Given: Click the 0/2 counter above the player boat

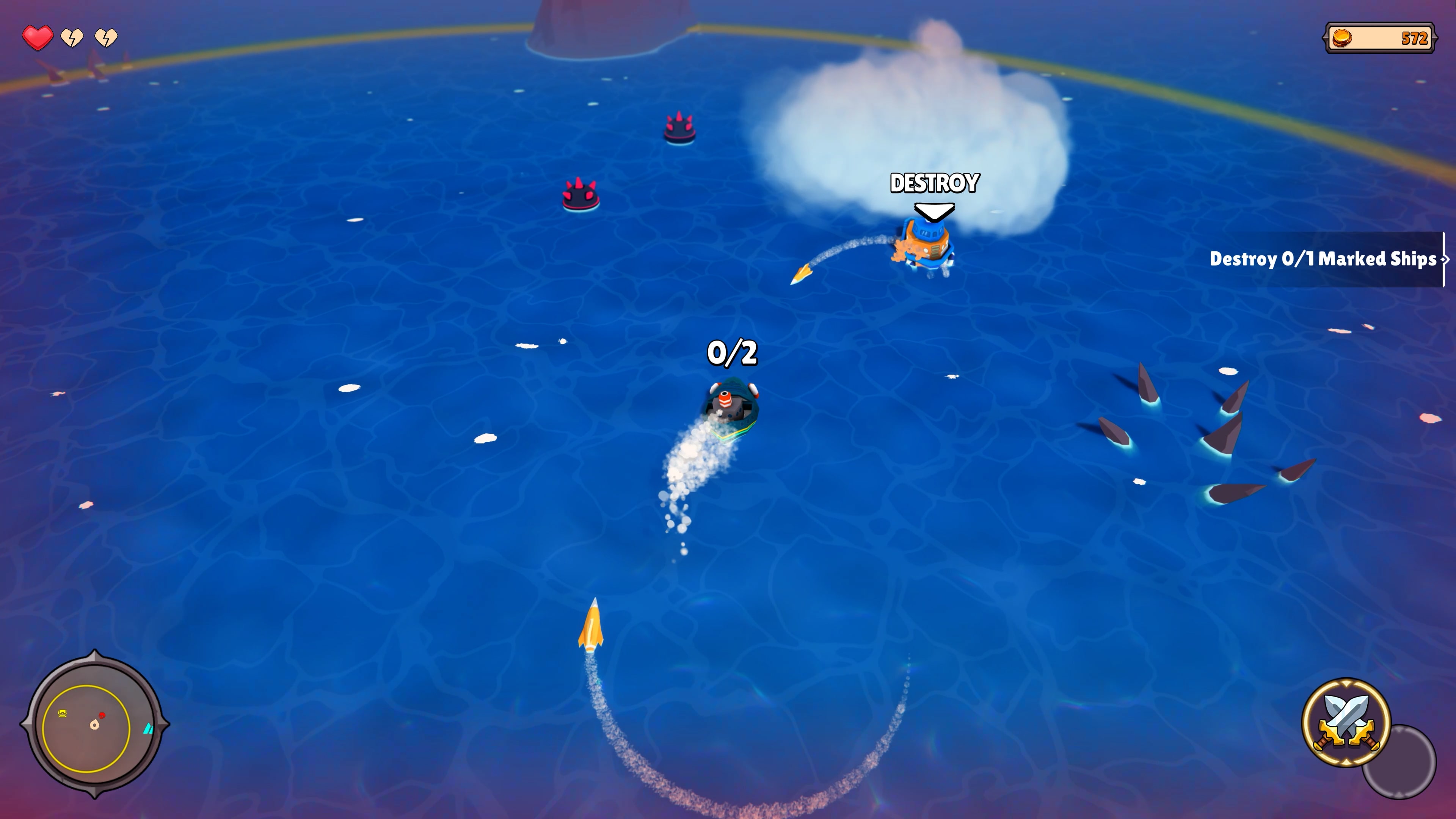Looking at the screenshot, I should pos(733,352).
